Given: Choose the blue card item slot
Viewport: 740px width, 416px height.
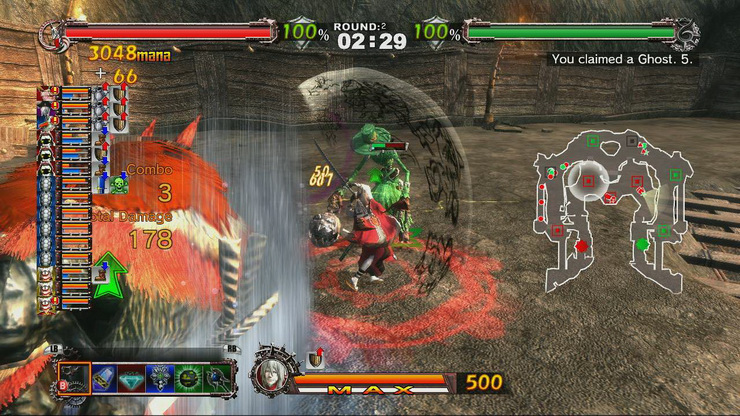Looking at the screenshot, I should pos(103,377).
